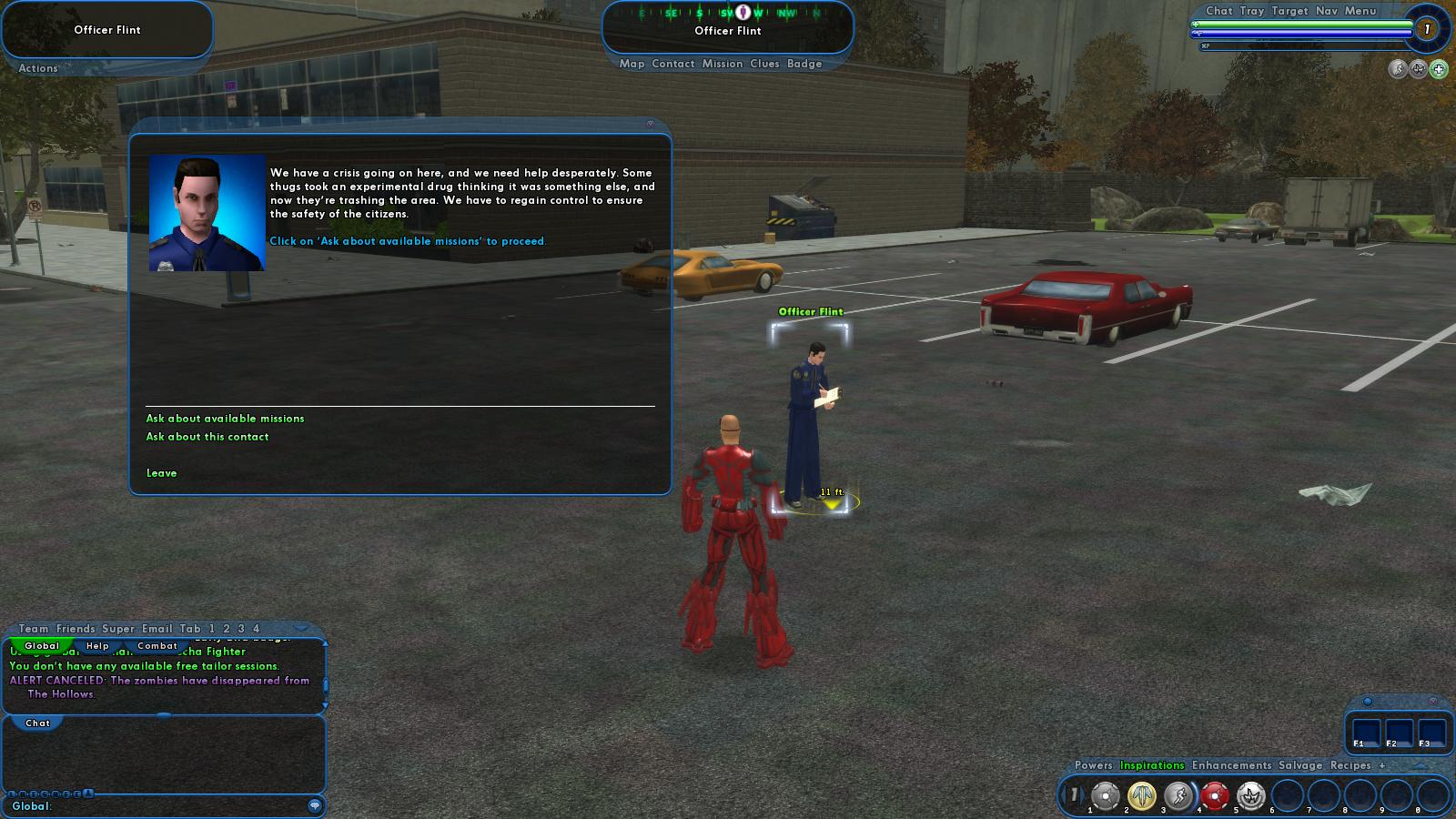The width and height of the screenshot is (1456, 819).
Task: Open the Salvage window
Action: pyautogui.click(x=1300, y=765)
